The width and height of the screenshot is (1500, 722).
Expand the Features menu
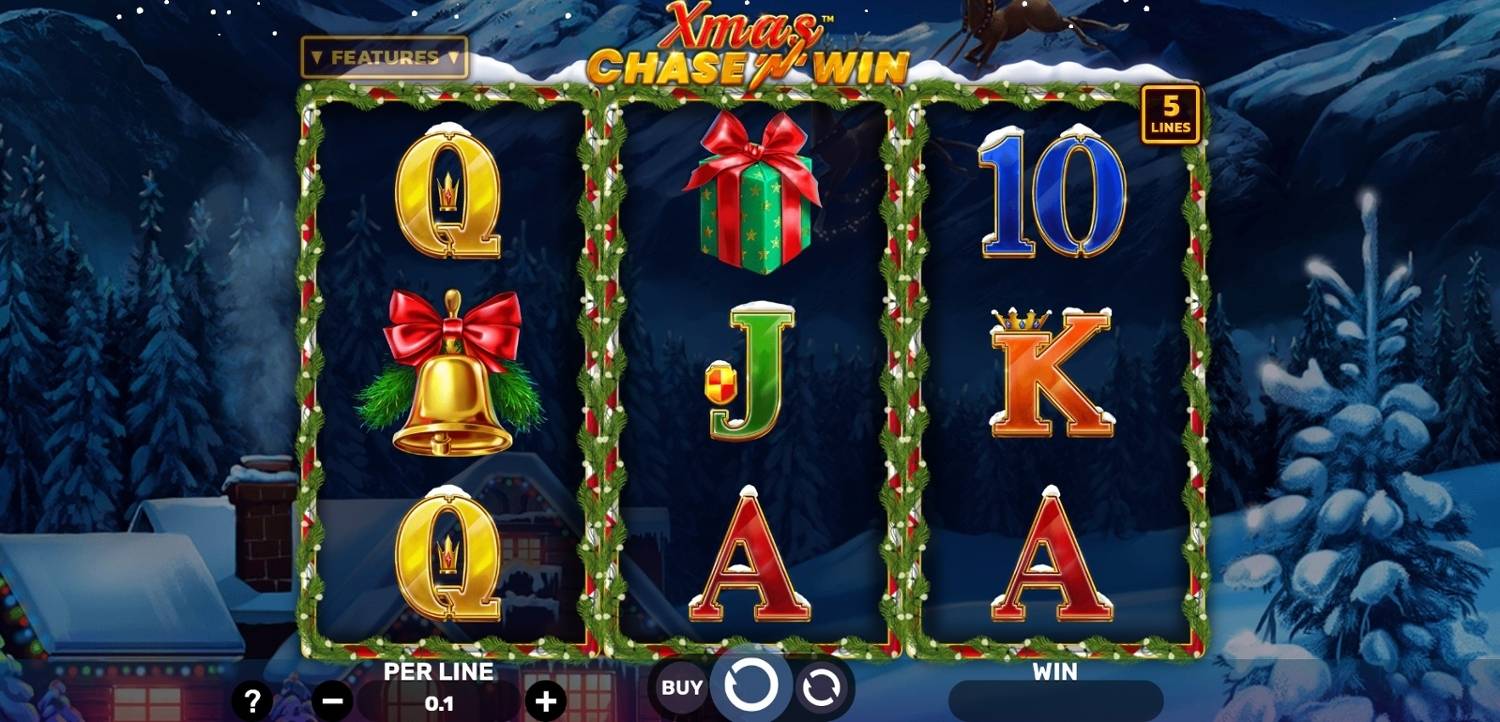pyautogui.click(x=383, y=57)
